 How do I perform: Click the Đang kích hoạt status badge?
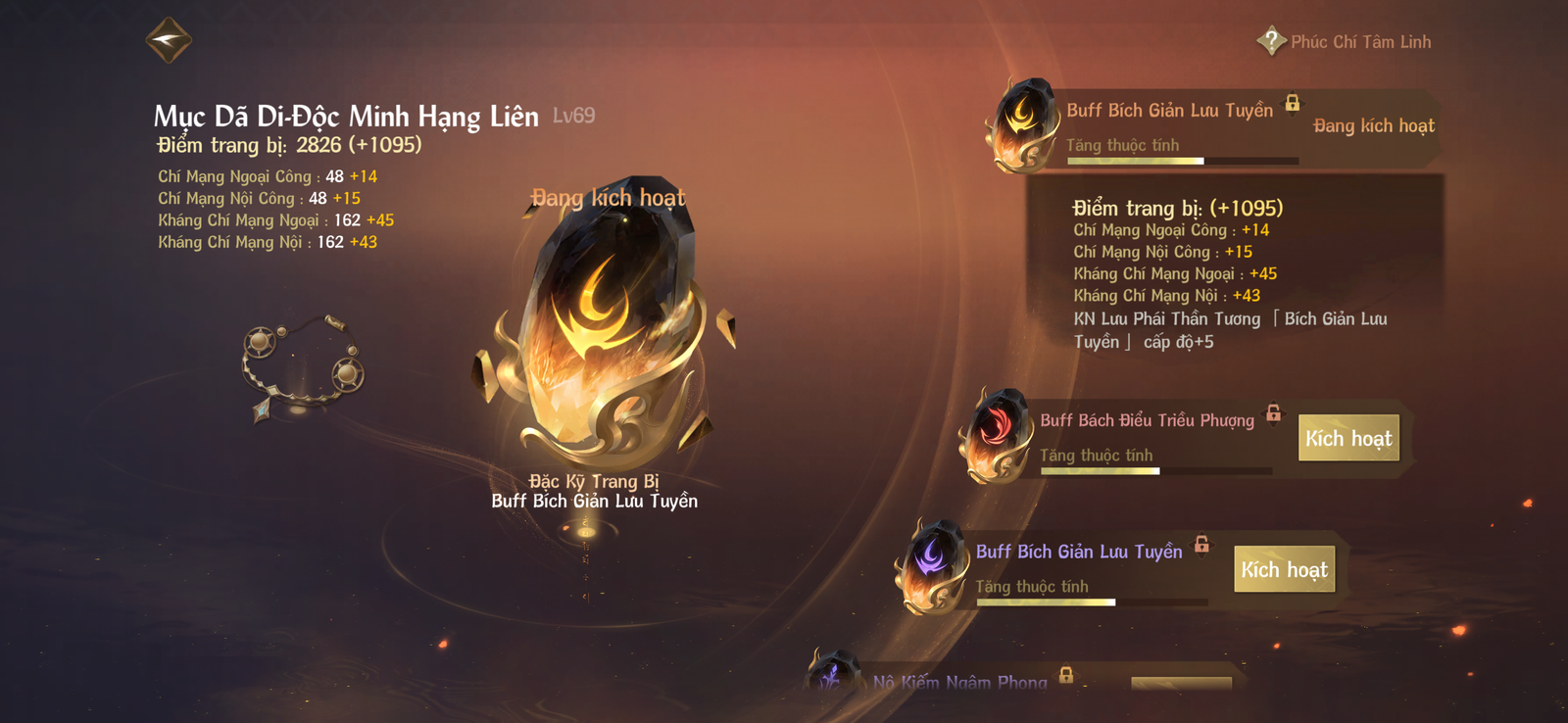[x=1372, y=125]
